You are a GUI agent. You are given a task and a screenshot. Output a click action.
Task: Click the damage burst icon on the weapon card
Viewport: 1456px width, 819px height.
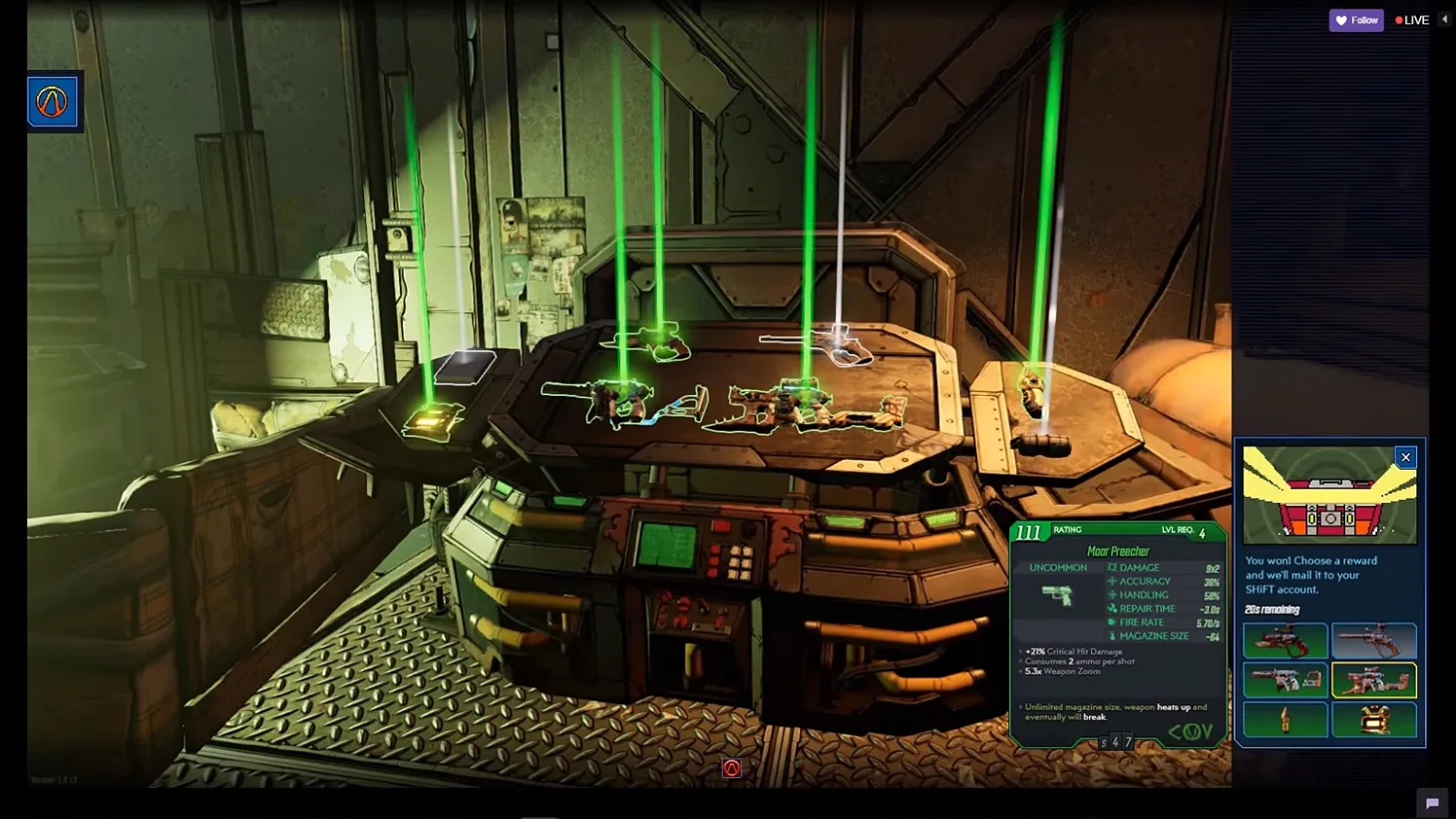point(1112,568)
